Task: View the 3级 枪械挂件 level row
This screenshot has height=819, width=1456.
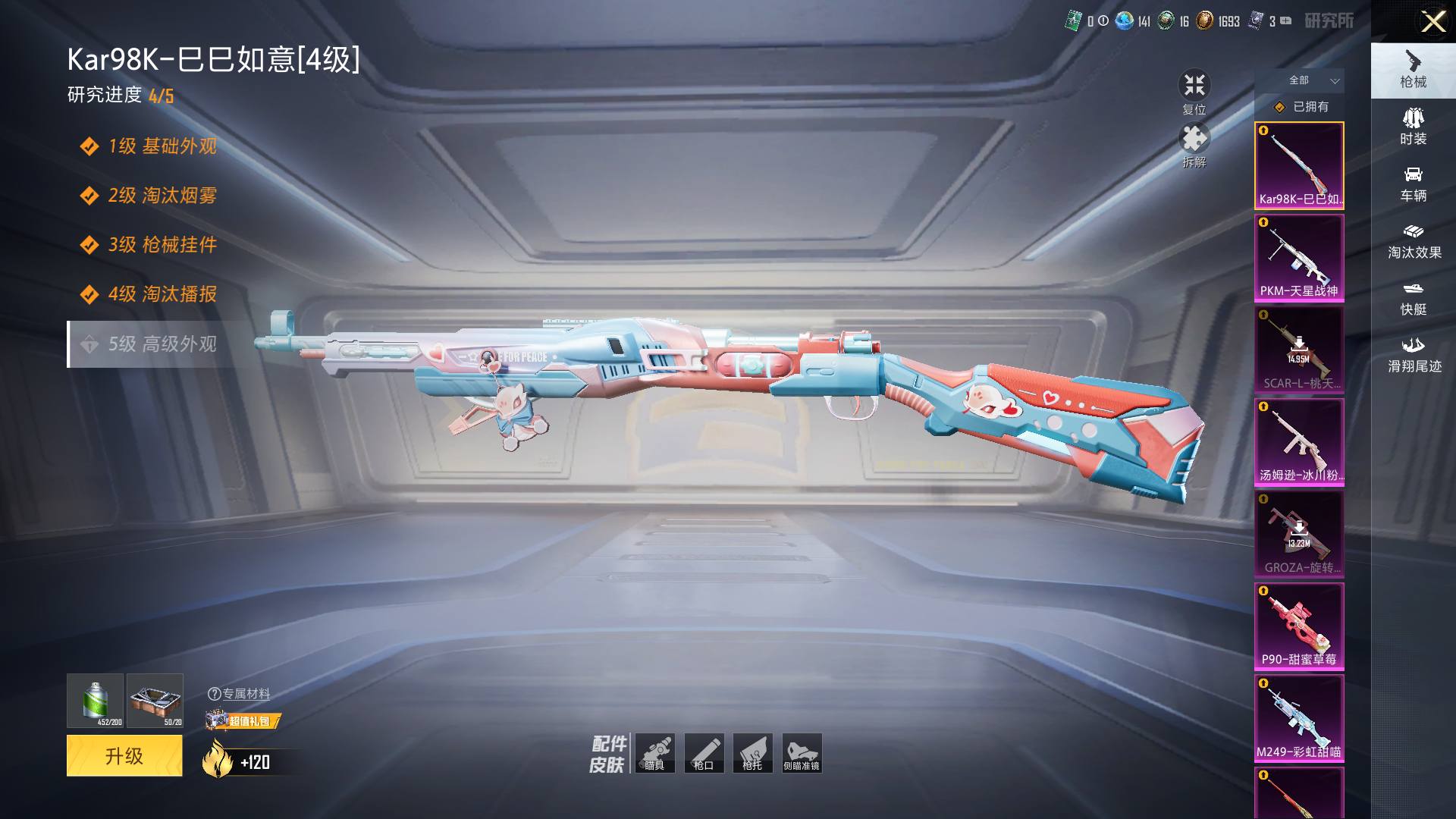Action: click(x=162, y=245)
